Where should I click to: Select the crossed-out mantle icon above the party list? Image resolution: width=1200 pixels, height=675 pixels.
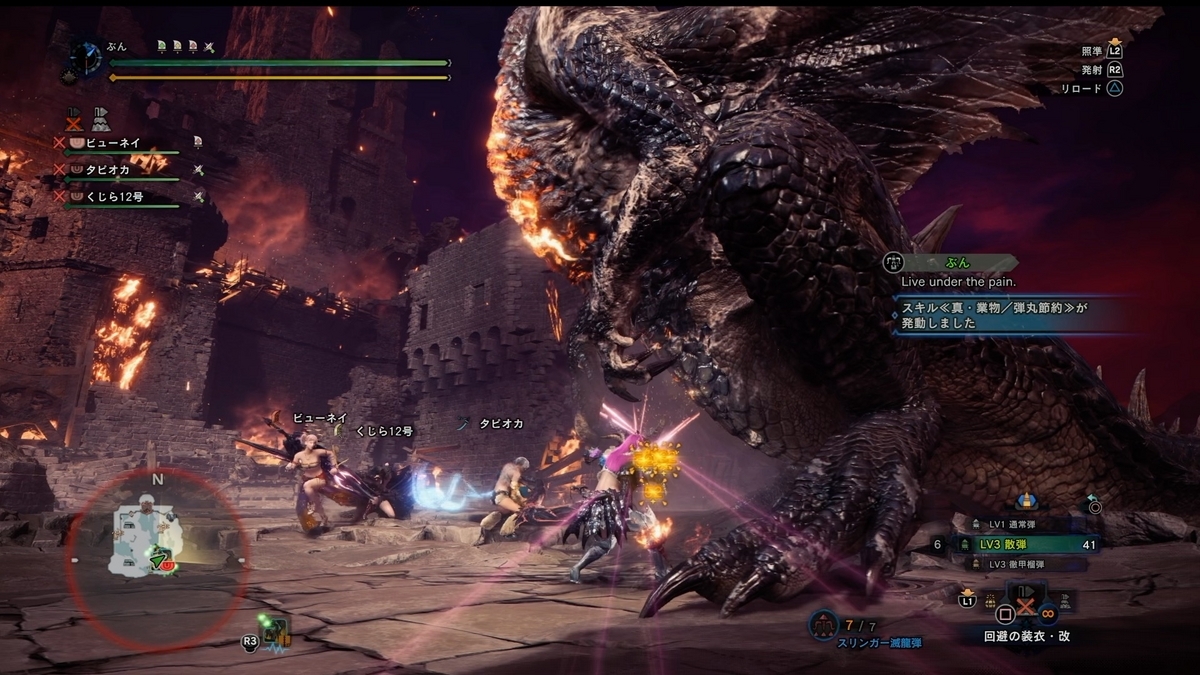73,118
